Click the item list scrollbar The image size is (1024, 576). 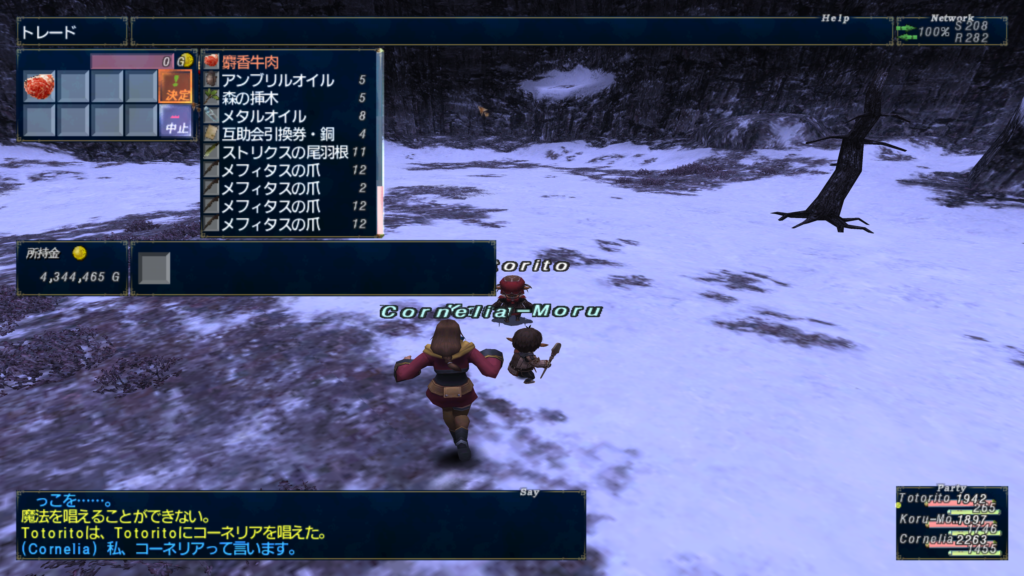(x=379, y=140)
